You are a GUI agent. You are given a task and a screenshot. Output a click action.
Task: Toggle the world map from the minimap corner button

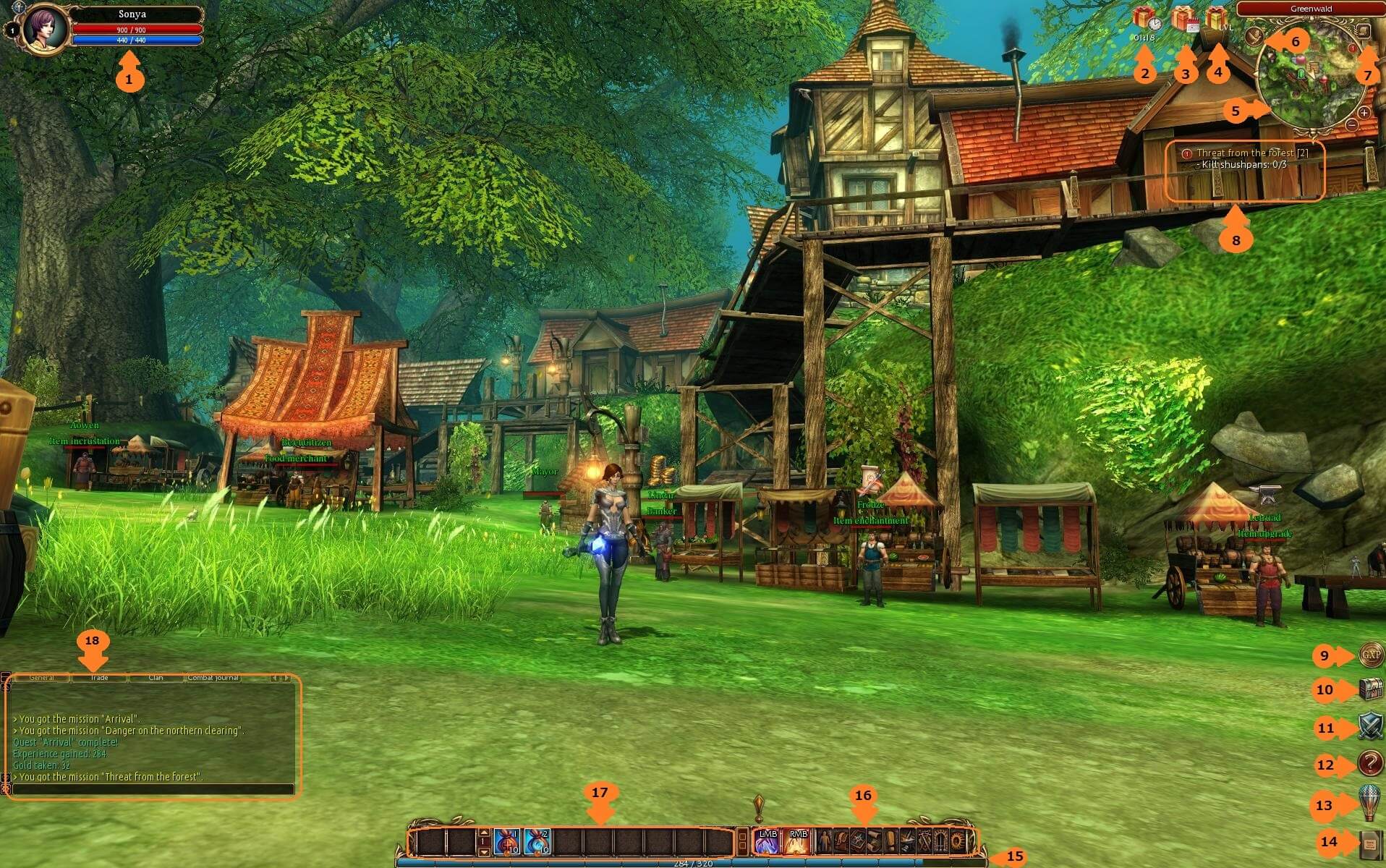1362,30
